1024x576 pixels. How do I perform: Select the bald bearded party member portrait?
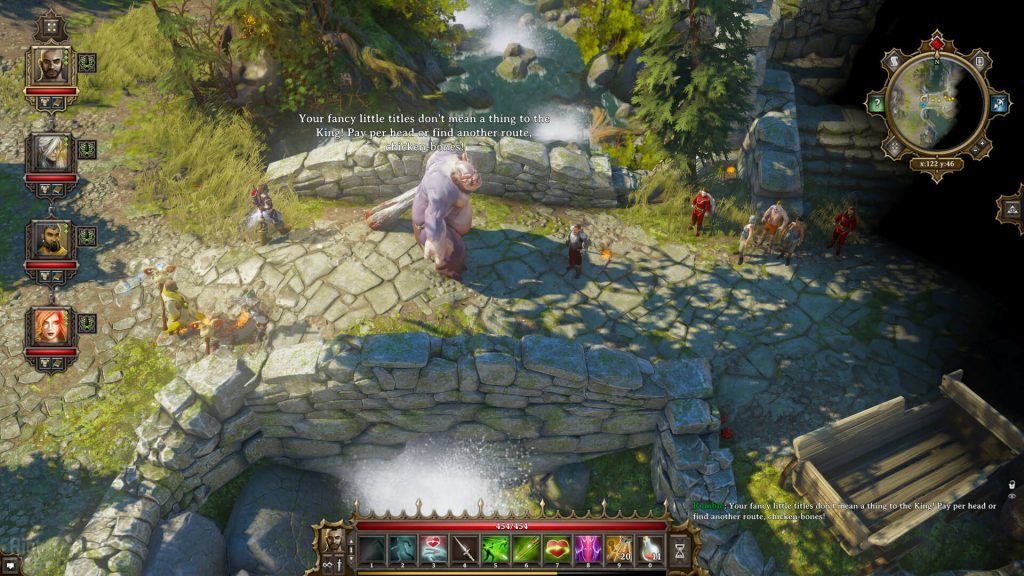pyautogui.click(x=50, y=67)
